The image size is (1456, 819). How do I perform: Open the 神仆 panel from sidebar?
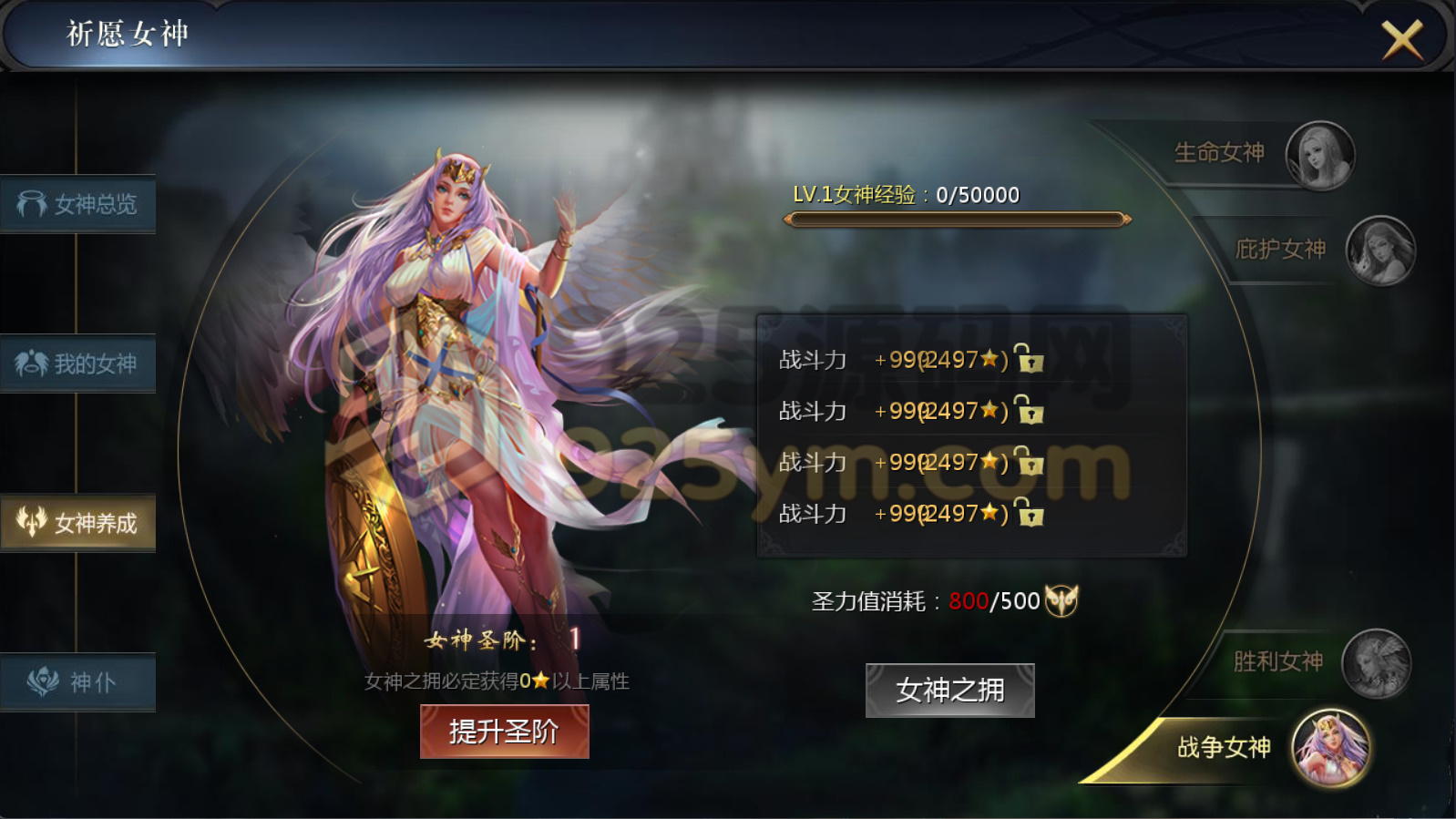[x=78, y=681]
